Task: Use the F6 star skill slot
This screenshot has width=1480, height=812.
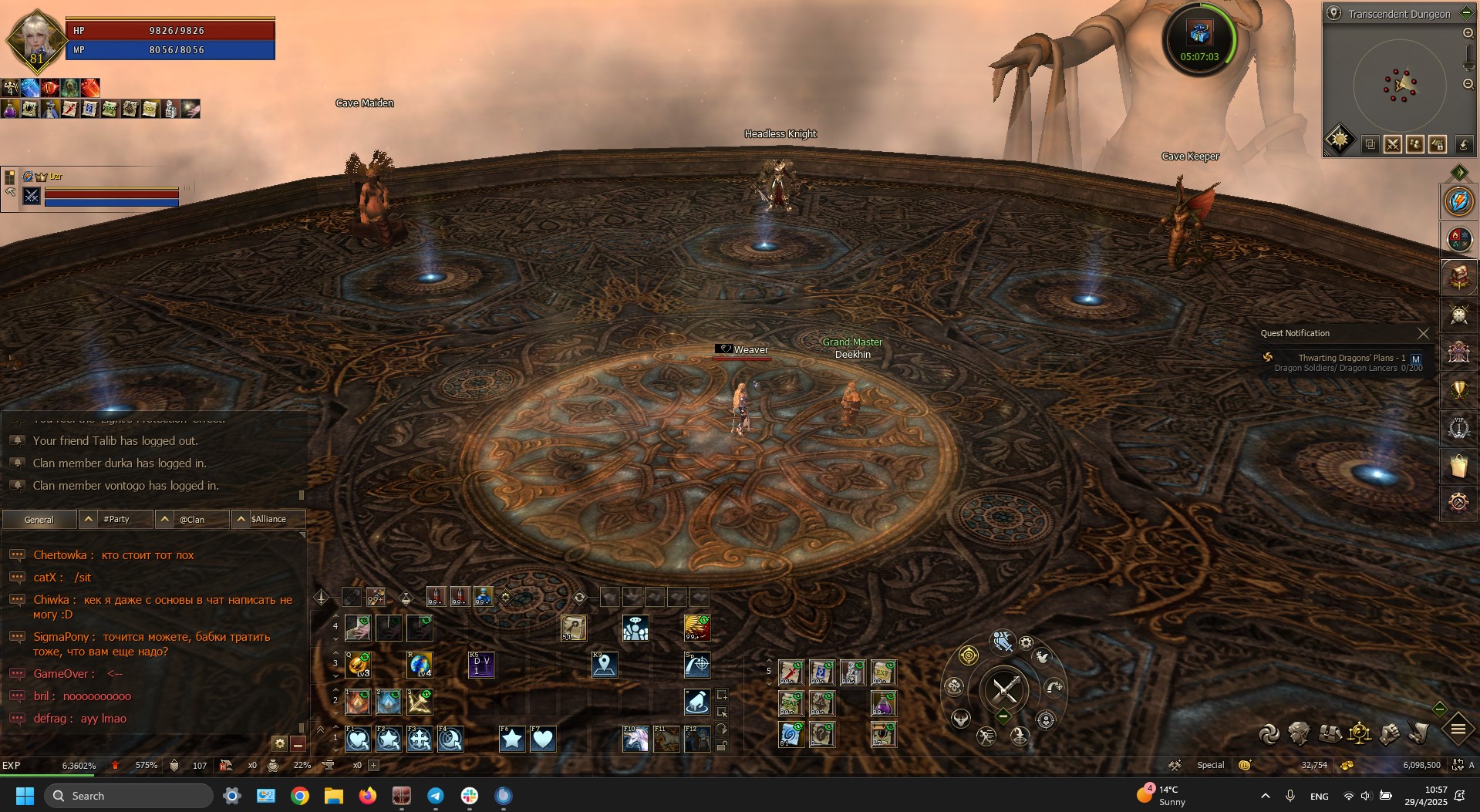Action: (x=512, y=740)
